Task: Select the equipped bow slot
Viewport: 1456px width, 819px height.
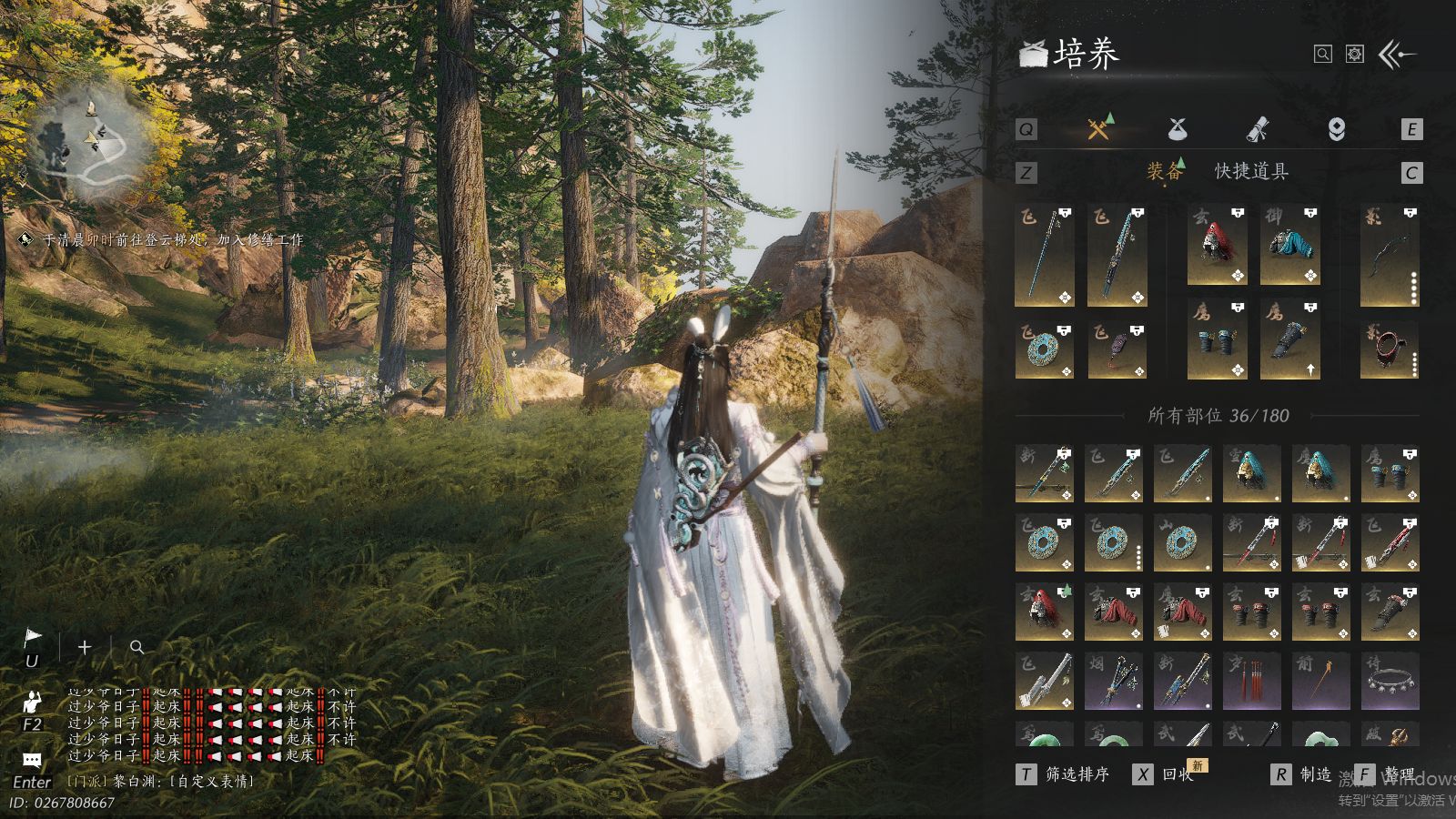Action: click(1390, 255)
